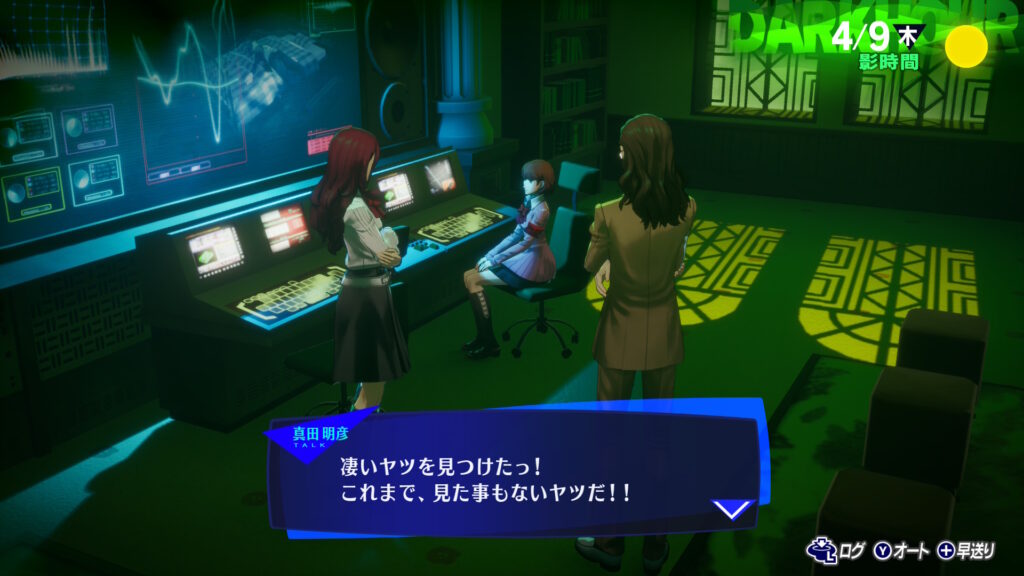Screen dimensions: 1024x576
Task: Advance dialogue with the white down arrow
Action: [732, 508]
